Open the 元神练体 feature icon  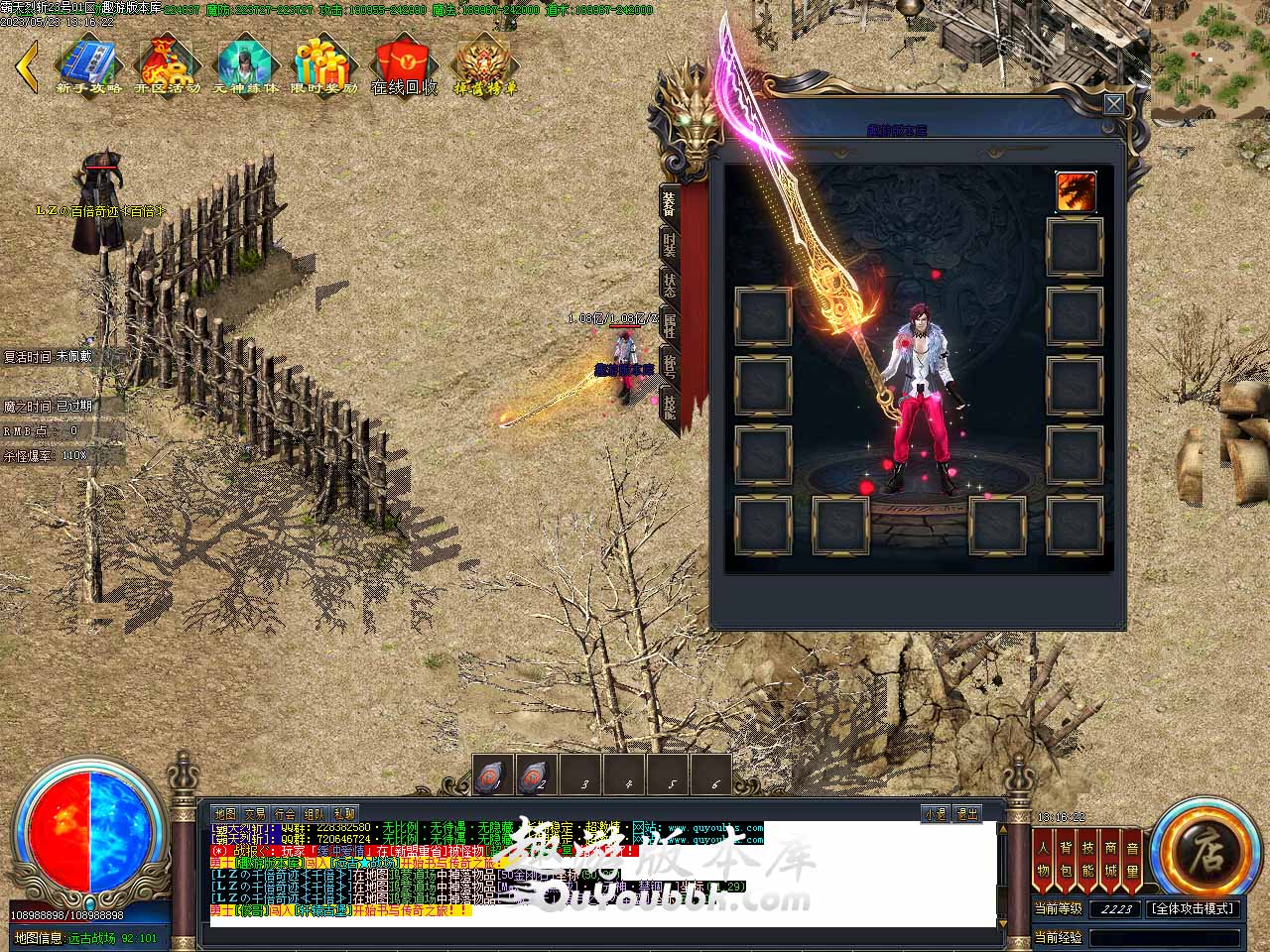point(245,65)
